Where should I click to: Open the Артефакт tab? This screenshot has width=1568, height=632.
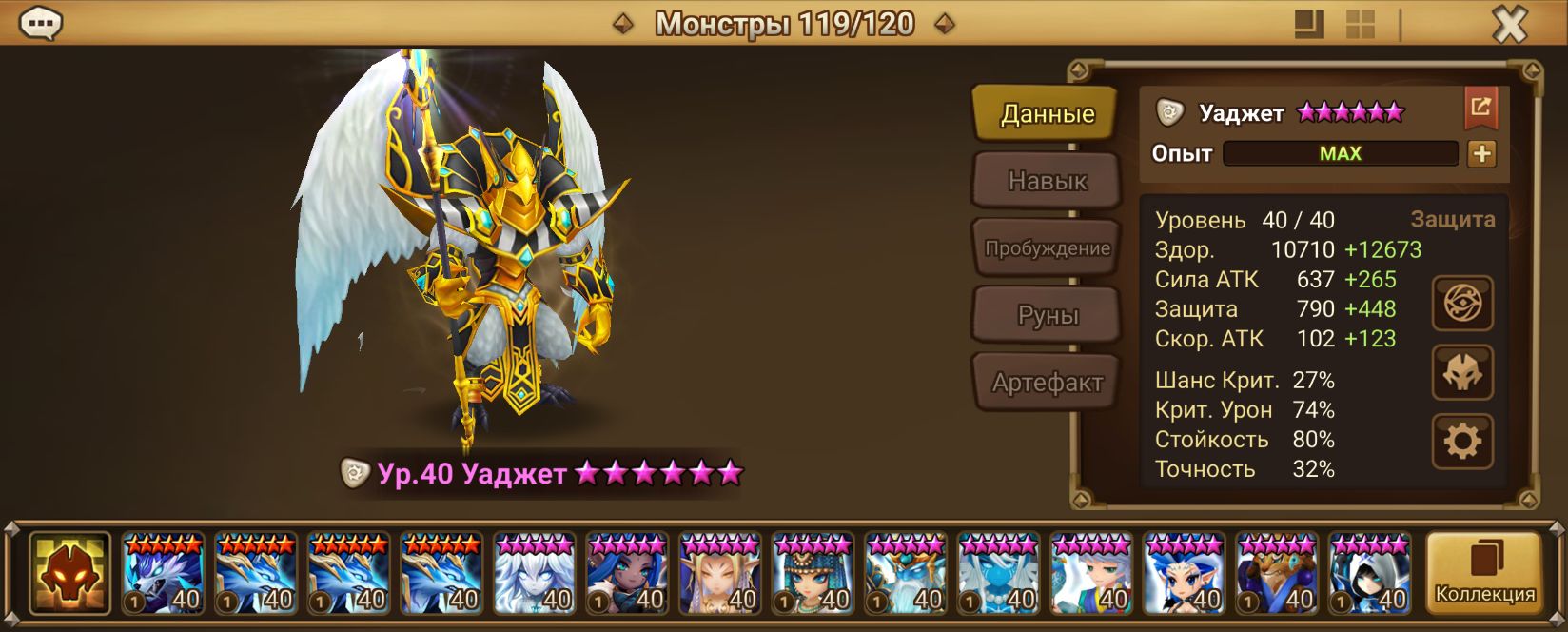tap(1047, 383)
